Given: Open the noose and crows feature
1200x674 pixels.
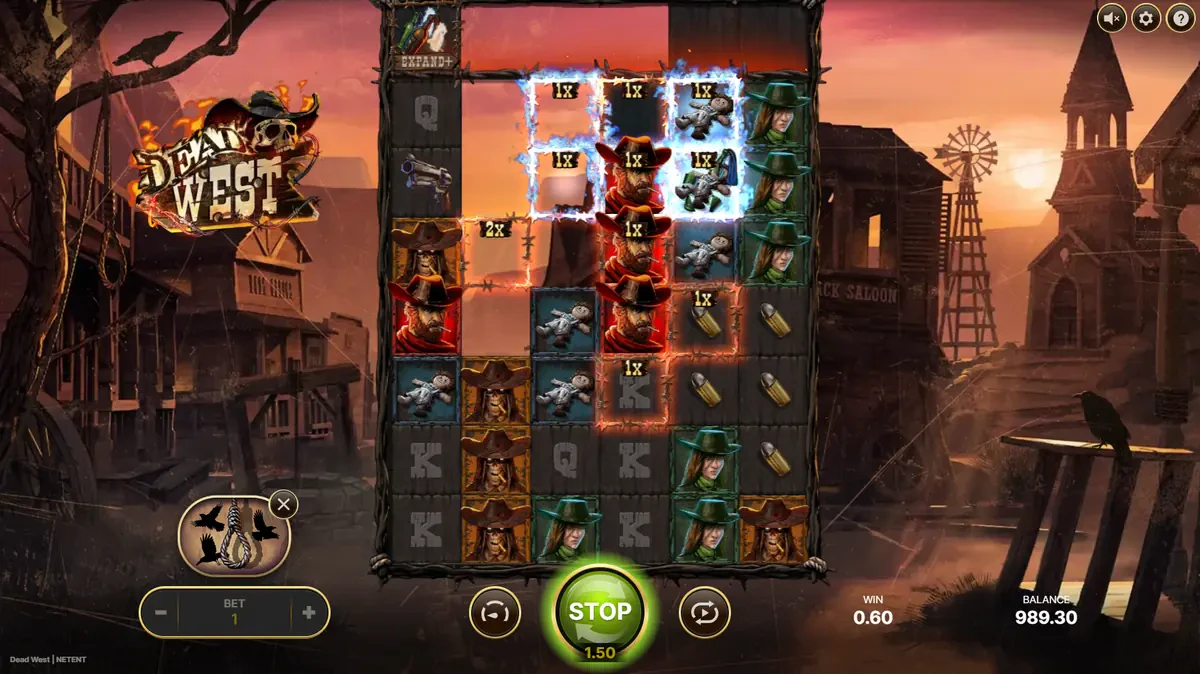Looking at the screenshot, I should [x=233, y=535].
